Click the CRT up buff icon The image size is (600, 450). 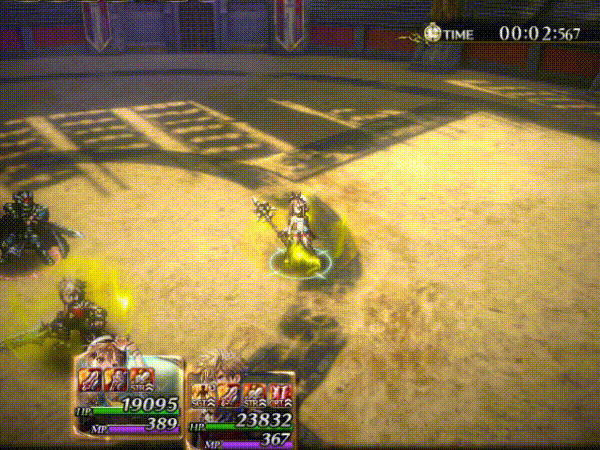tap(279, 393)
